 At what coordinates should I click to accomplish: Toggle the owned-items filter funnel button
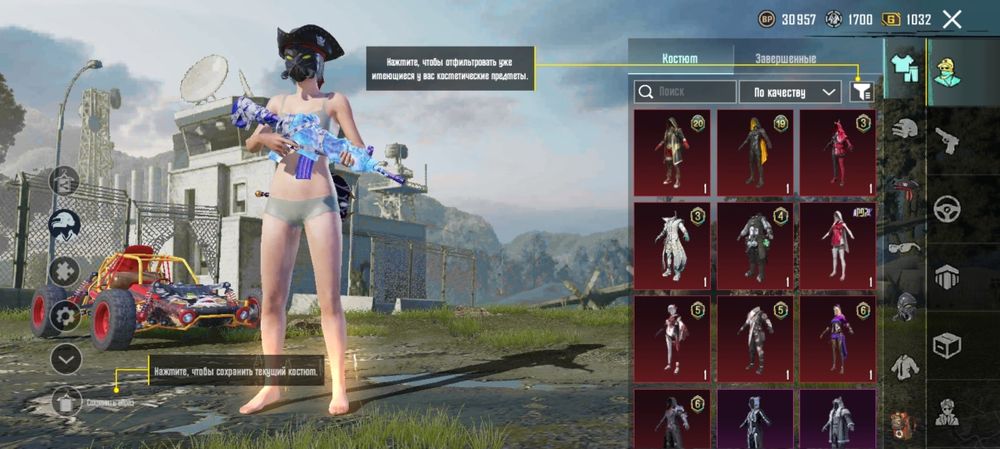pyautogui.click(x=859, y=92)
